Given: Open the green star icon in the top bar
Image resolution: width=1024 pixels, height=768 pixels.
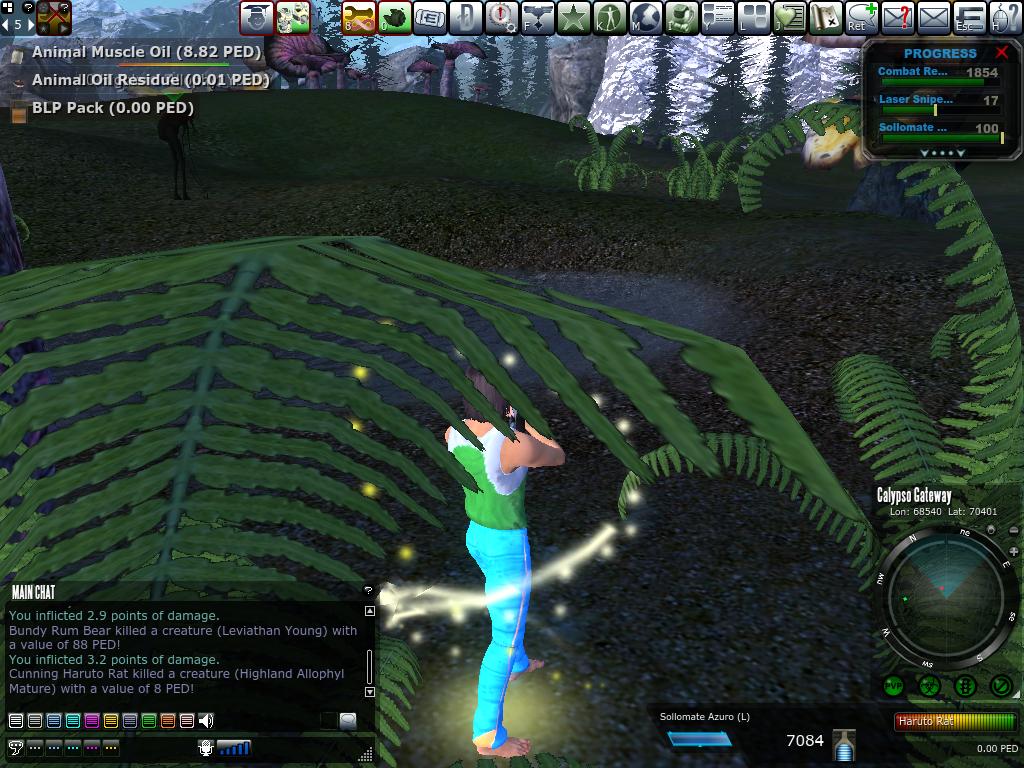Looking at the screenshot, I should pos(574,17).
